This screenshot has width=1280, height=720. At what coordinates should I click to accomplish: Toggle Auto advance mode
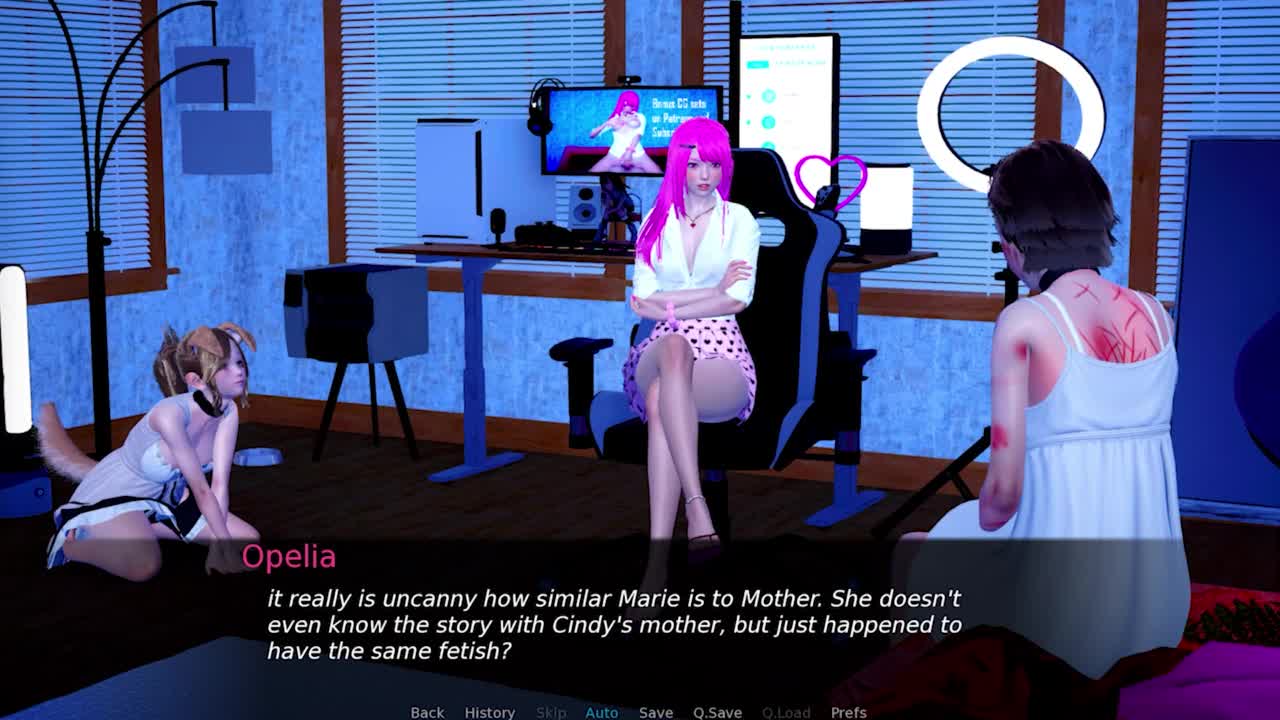point(601,712)
